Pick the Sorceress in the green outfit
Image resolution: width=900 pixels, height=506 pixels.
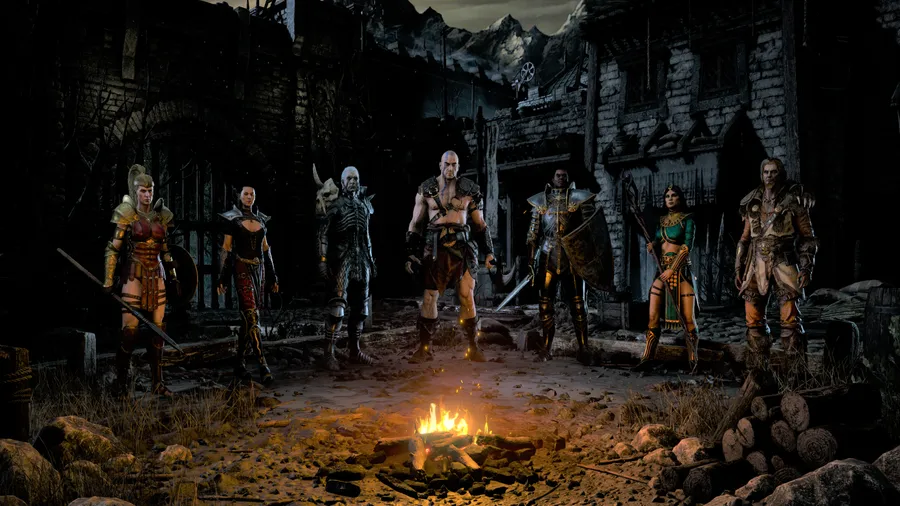pyautogui.click(x=672, y=265)
